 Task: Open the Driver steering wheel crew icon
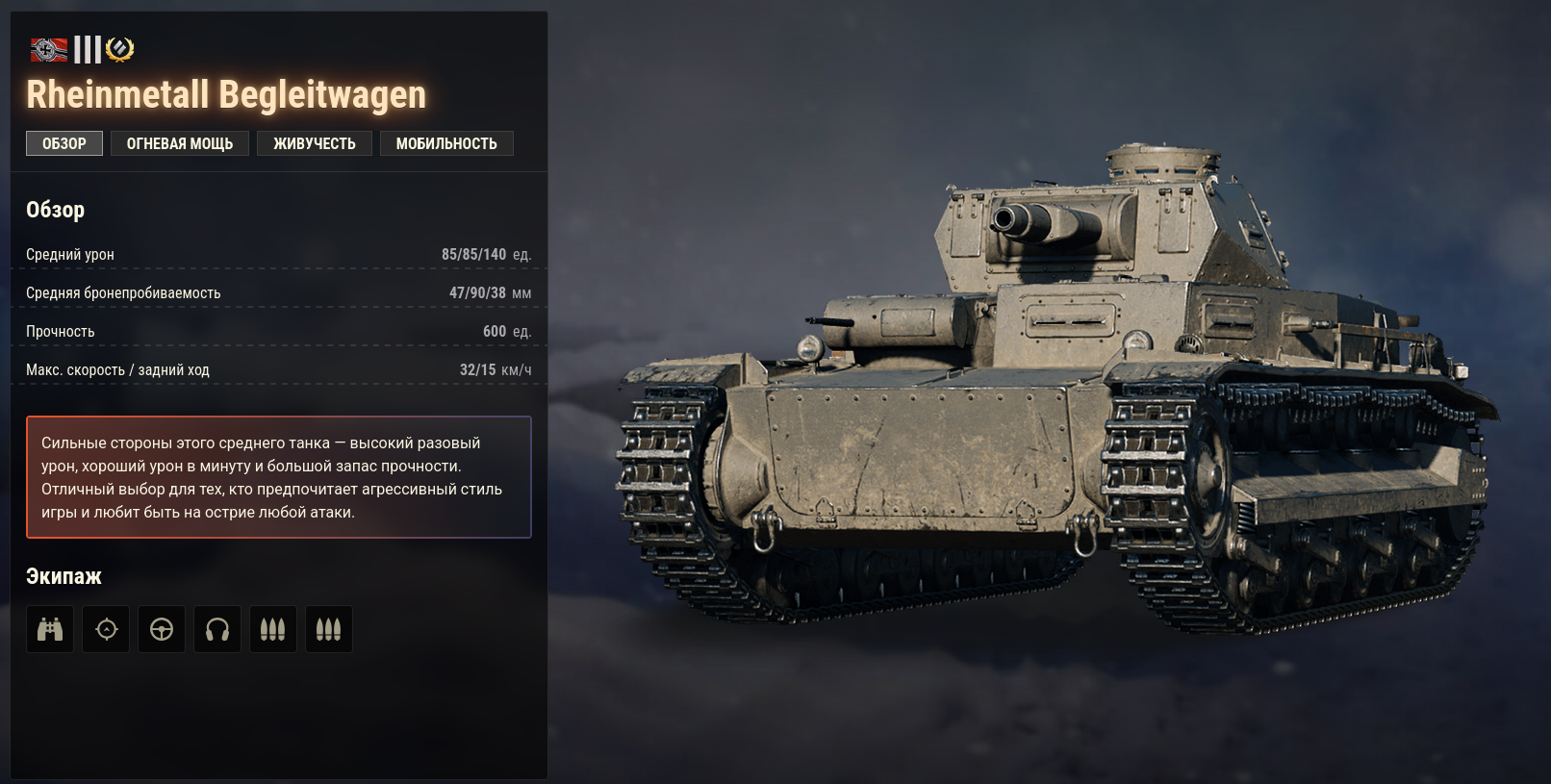[x=161, y=628]
